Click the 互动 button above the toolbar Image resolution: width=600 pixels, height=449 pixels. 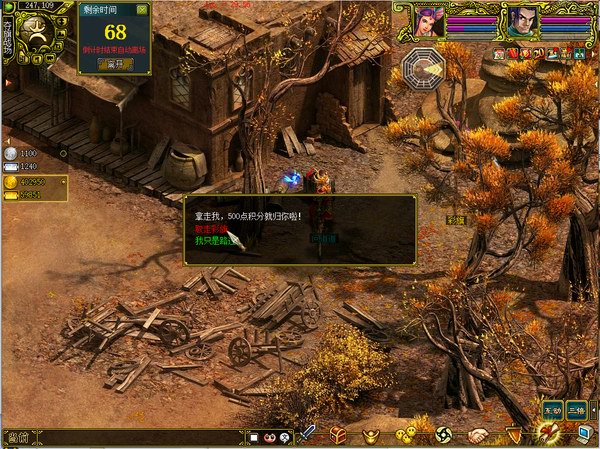[552, 409]
